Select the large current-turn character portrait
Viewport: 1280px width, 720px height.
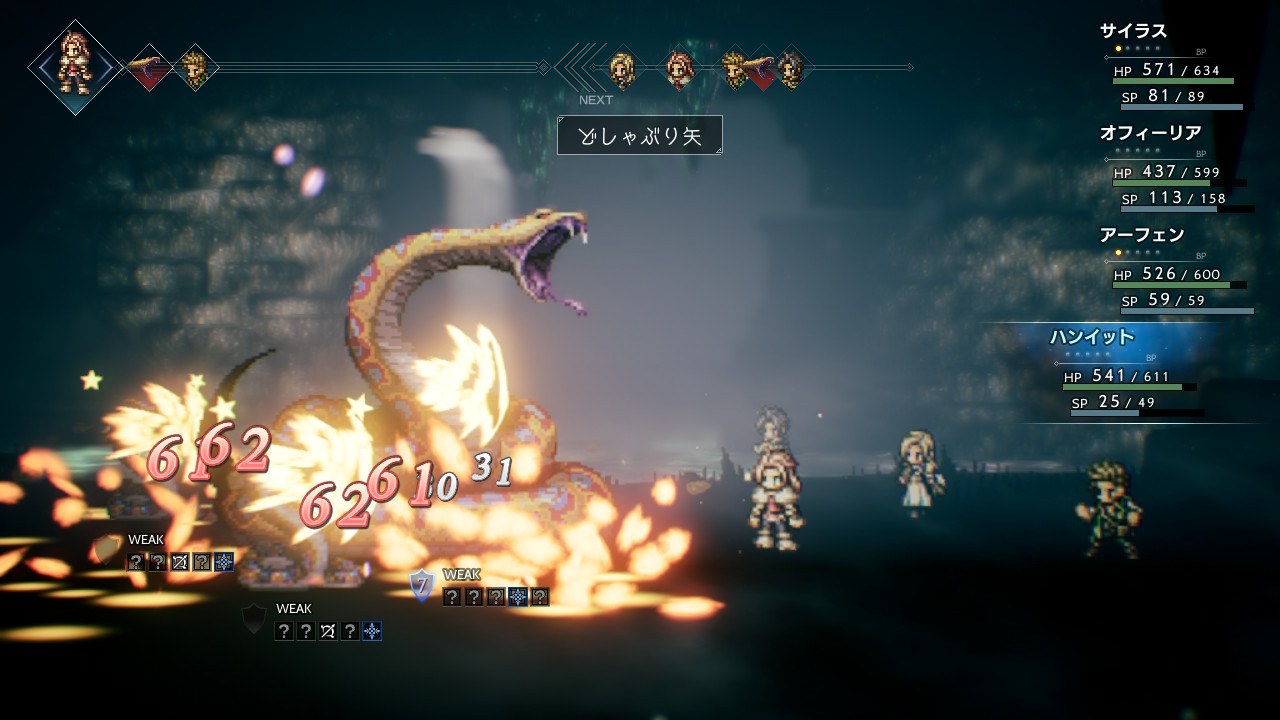[x=75, y=66]
